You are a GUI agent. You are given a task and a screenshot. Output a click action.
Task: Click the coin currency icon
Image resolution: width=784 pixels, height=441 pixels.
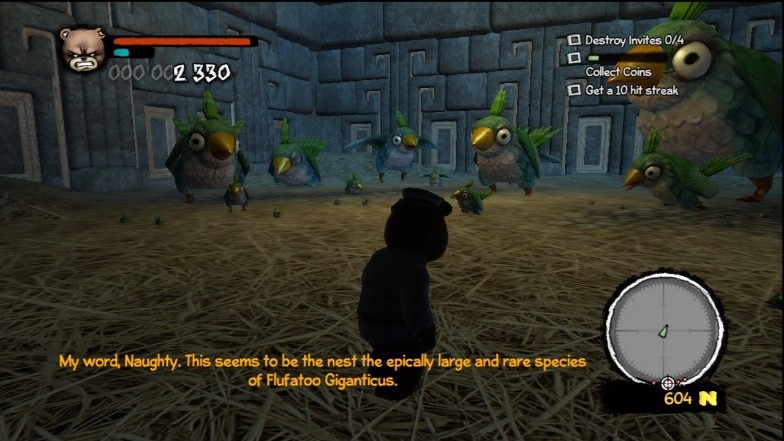709,399
